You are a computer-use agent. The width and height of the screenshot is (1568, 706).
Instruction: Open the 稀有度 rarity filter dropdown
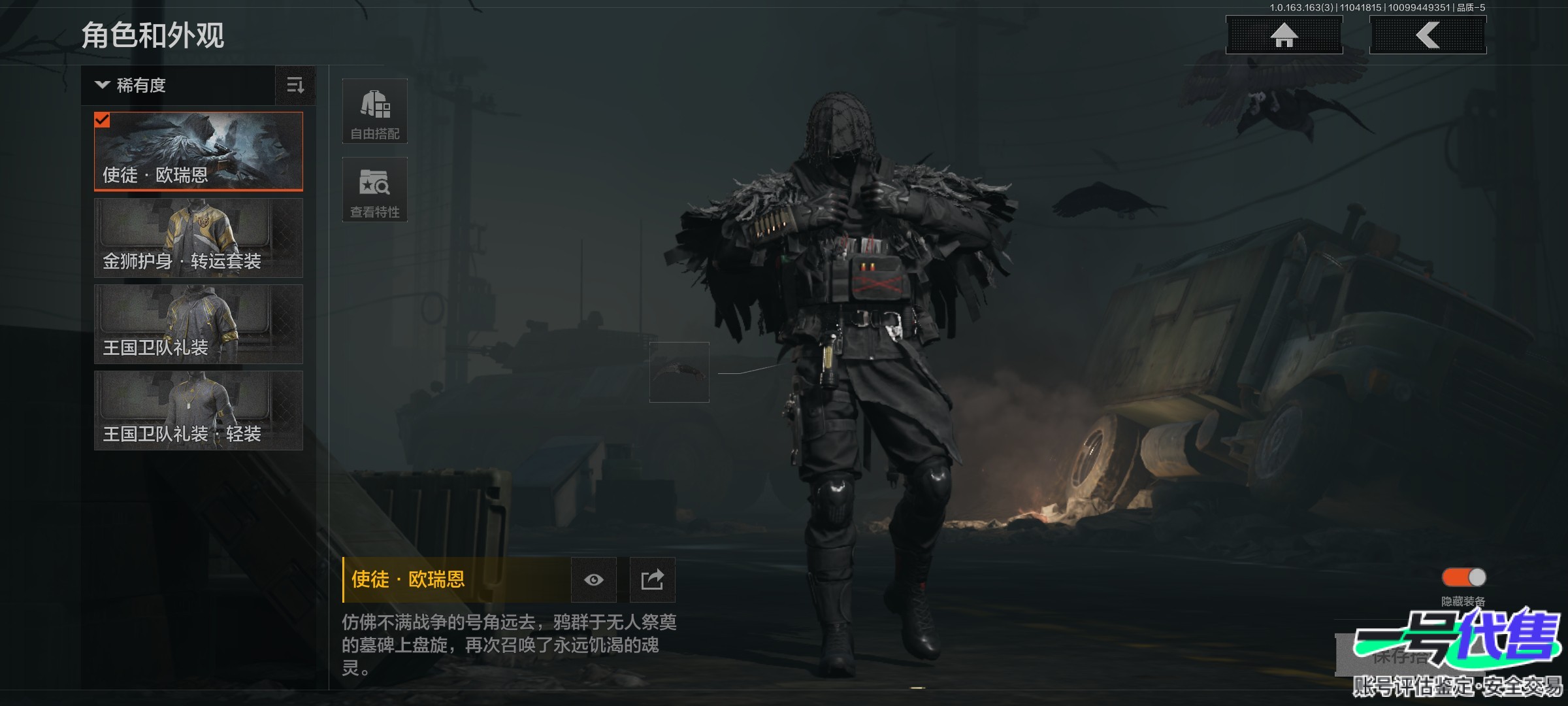(x=178, y=86)
